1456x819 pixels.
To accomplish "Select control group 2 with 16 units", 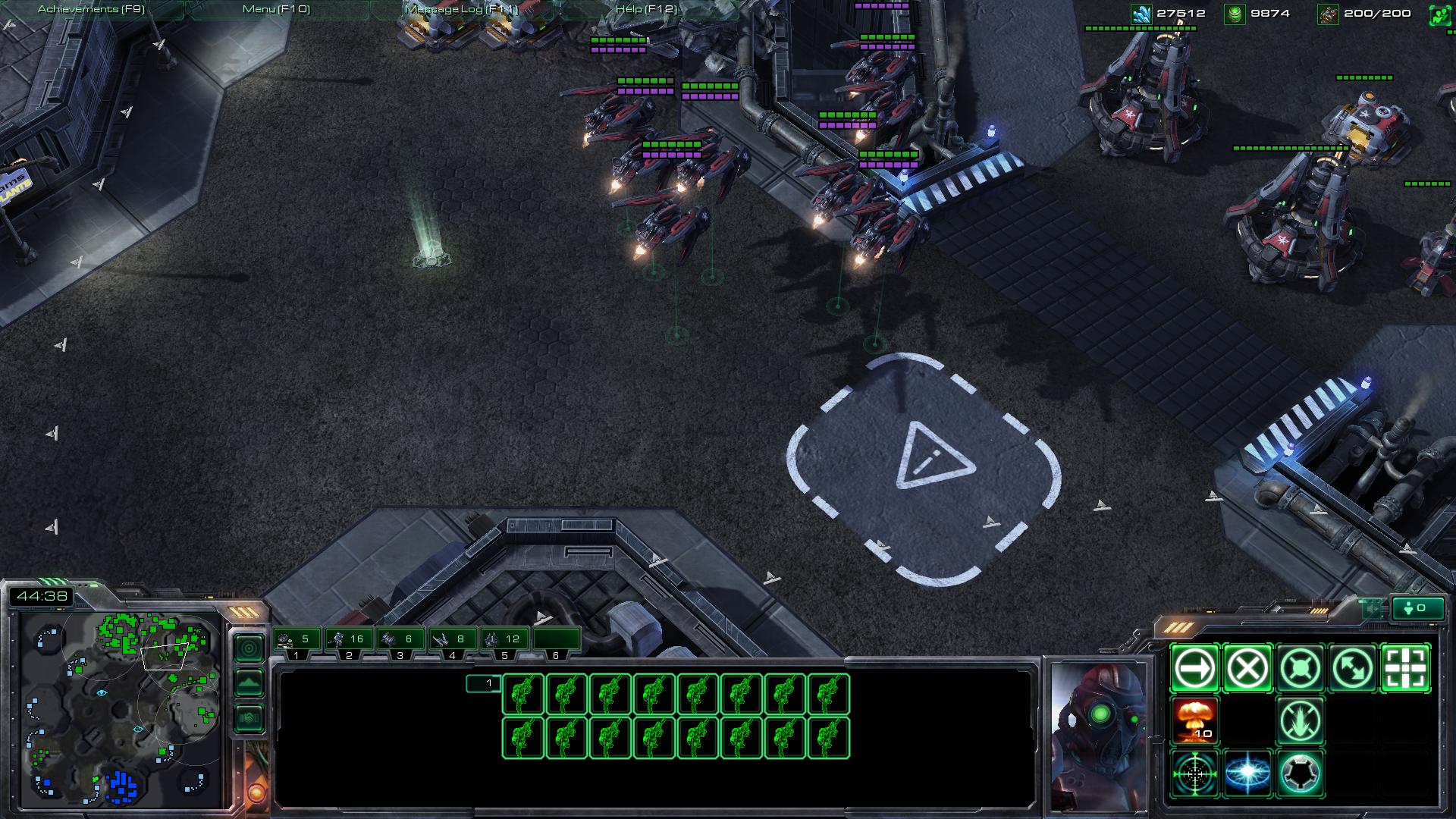I will coord(349,640).
